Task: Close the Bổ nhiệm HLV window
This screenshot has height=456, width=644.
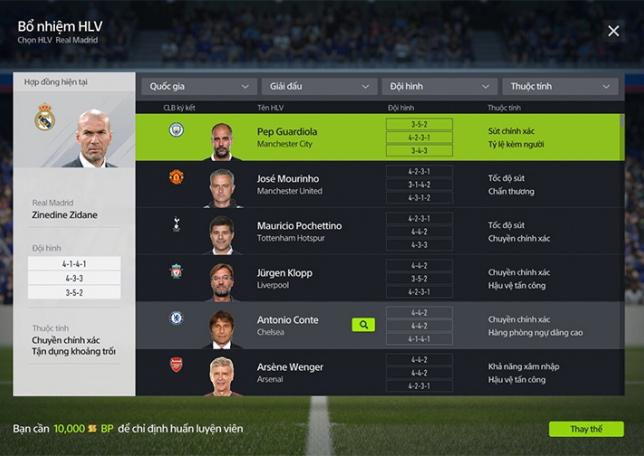Action: [x=613, y=31]
